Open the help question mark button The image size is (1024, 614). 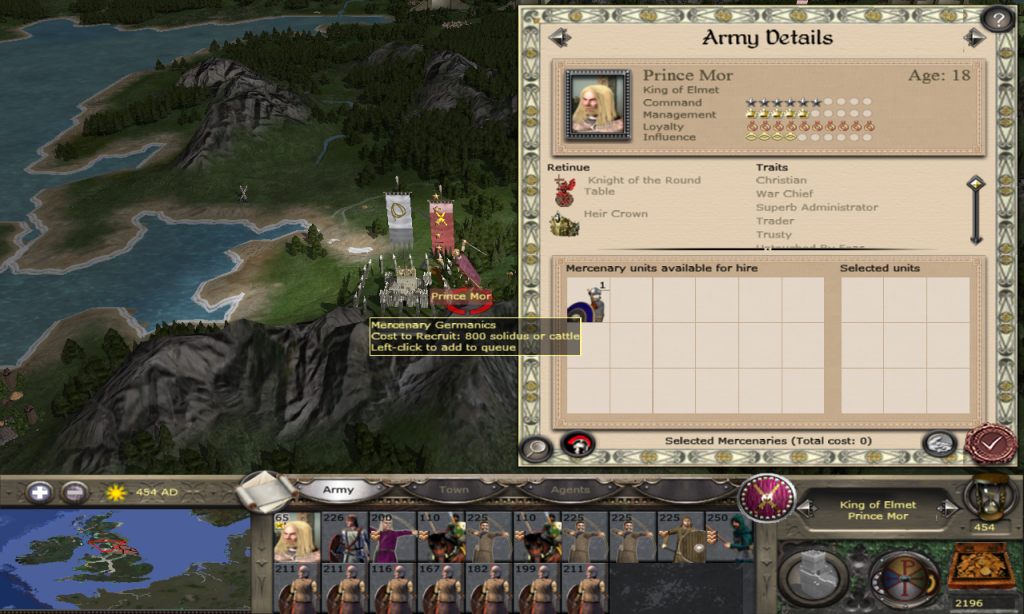(x=997, y=19)
